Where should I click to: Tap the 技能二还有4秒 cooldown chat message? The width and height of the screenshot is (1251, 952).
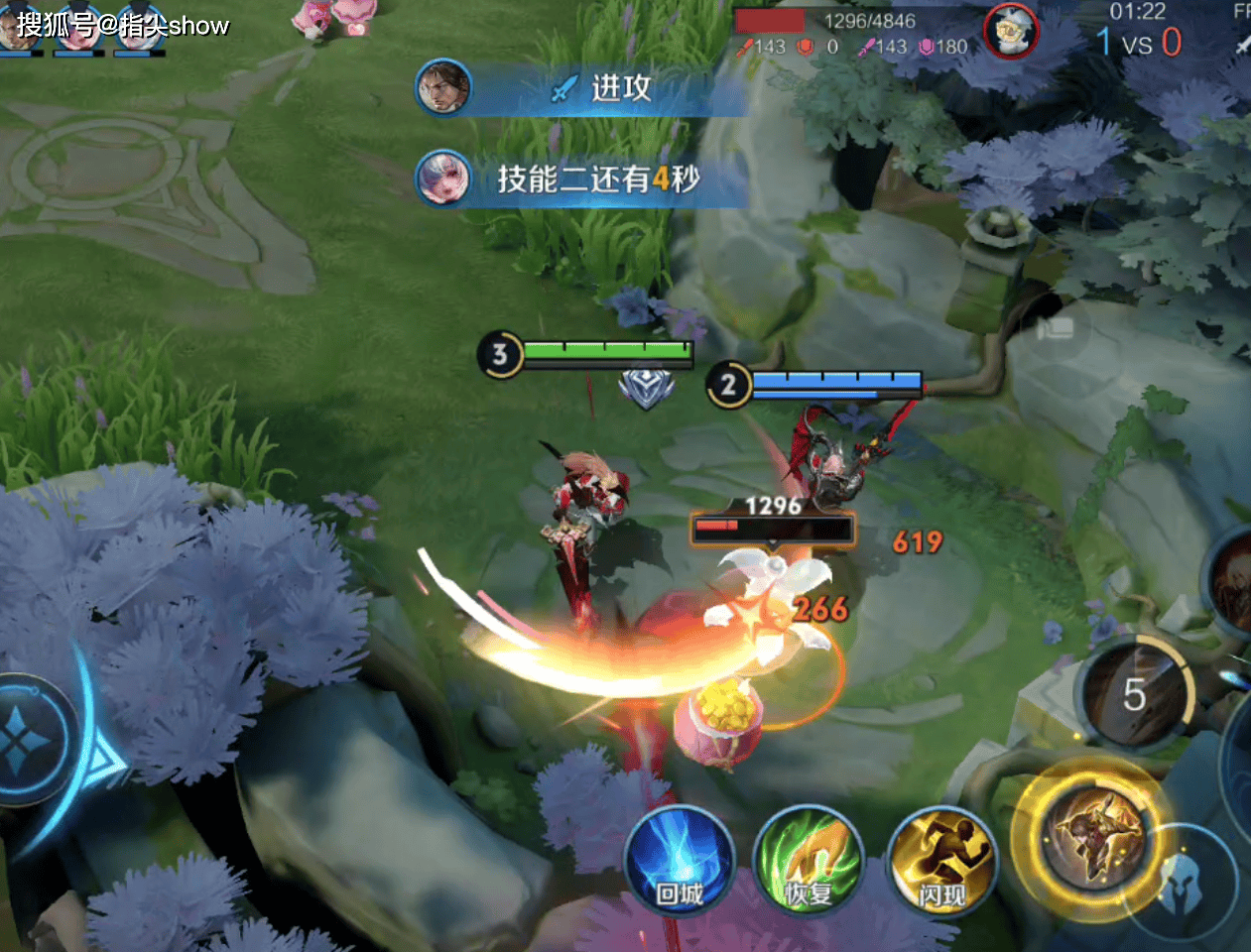point(580,178)
